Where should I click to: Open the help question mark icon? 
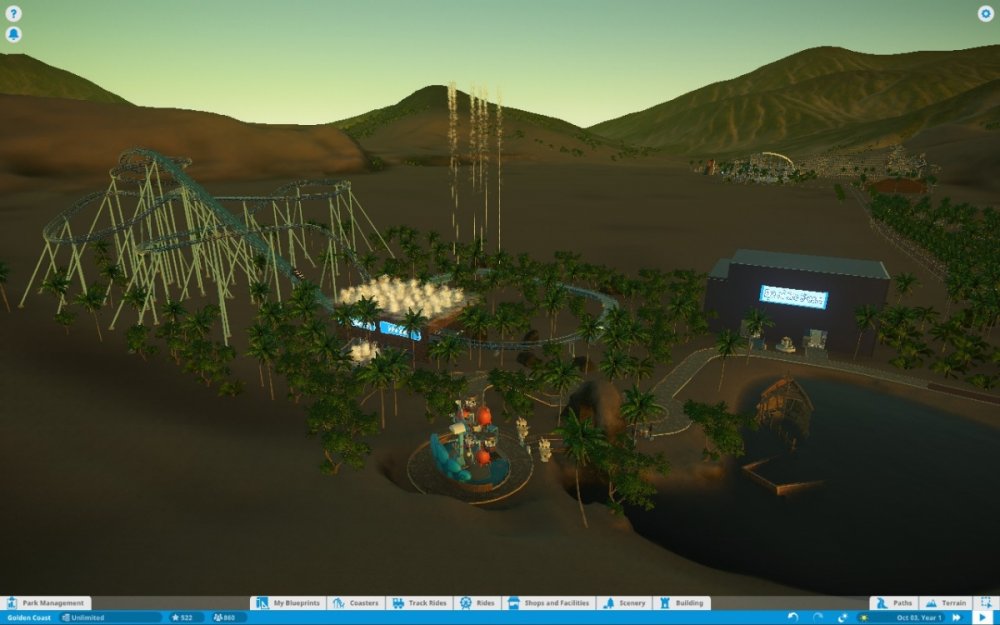(x=14, y=14)
